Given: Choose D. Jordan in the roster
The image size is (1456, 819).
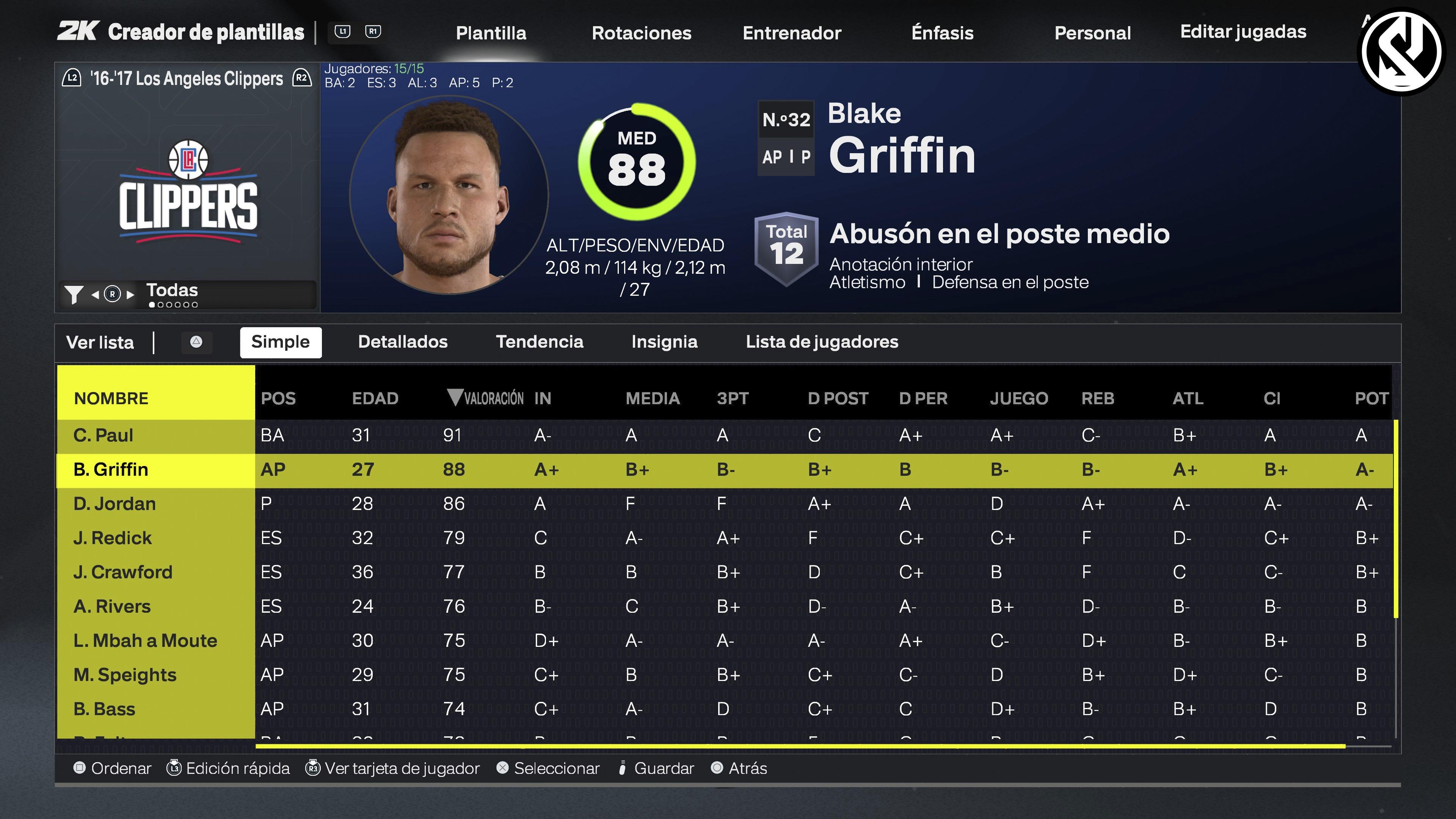Looking at the screenshot, I should pos(114,504).
